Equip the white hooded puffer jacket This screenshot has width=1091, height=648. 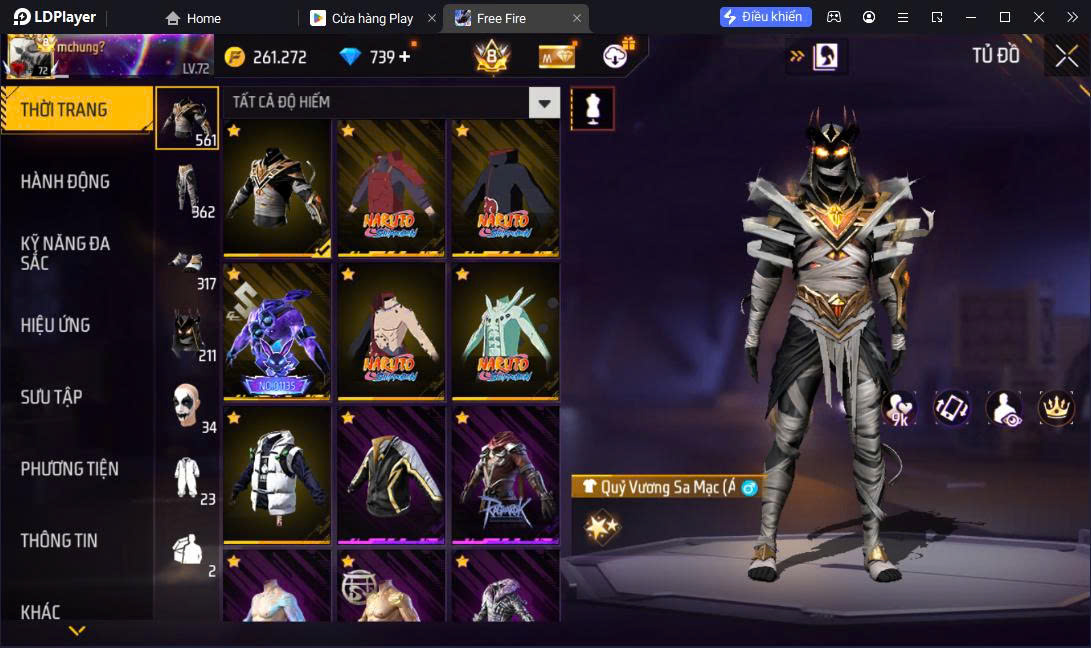coord(277,474)
